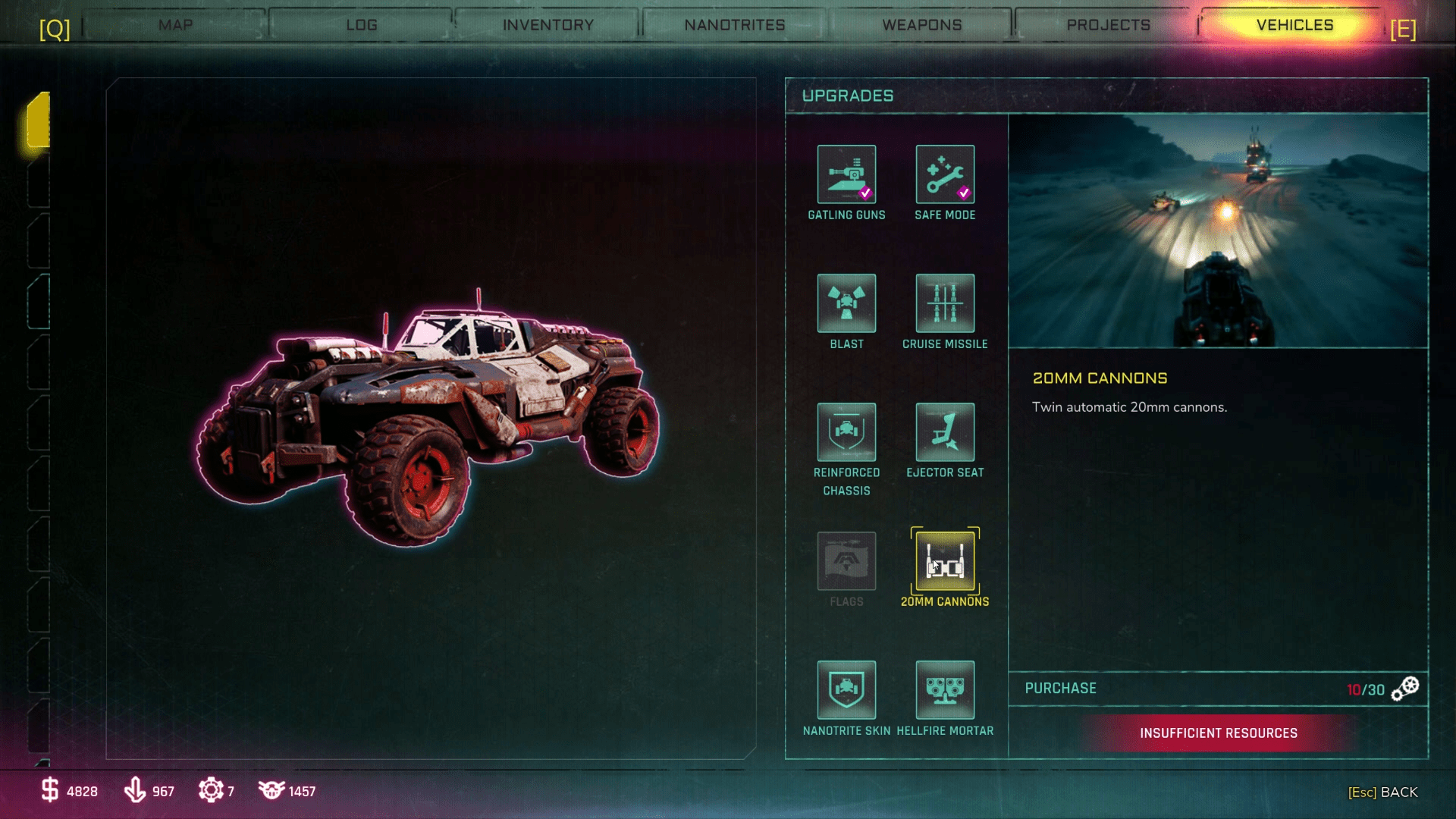Viewport: 1456px width, 819px height.
Task: Select the Gatling Guns upgrade icon
Action: point(846,173)
